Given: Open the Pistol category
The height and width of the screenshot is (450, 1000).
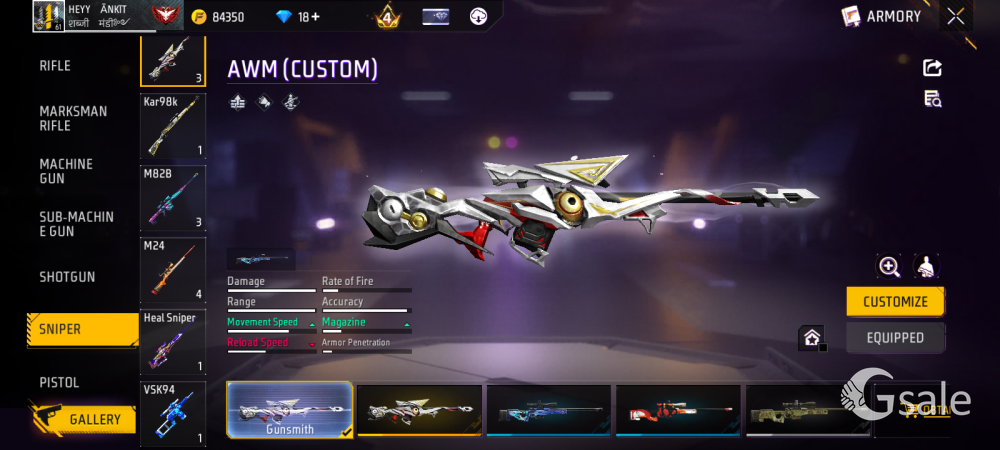Looking at the screenshot, I should 59,382.
